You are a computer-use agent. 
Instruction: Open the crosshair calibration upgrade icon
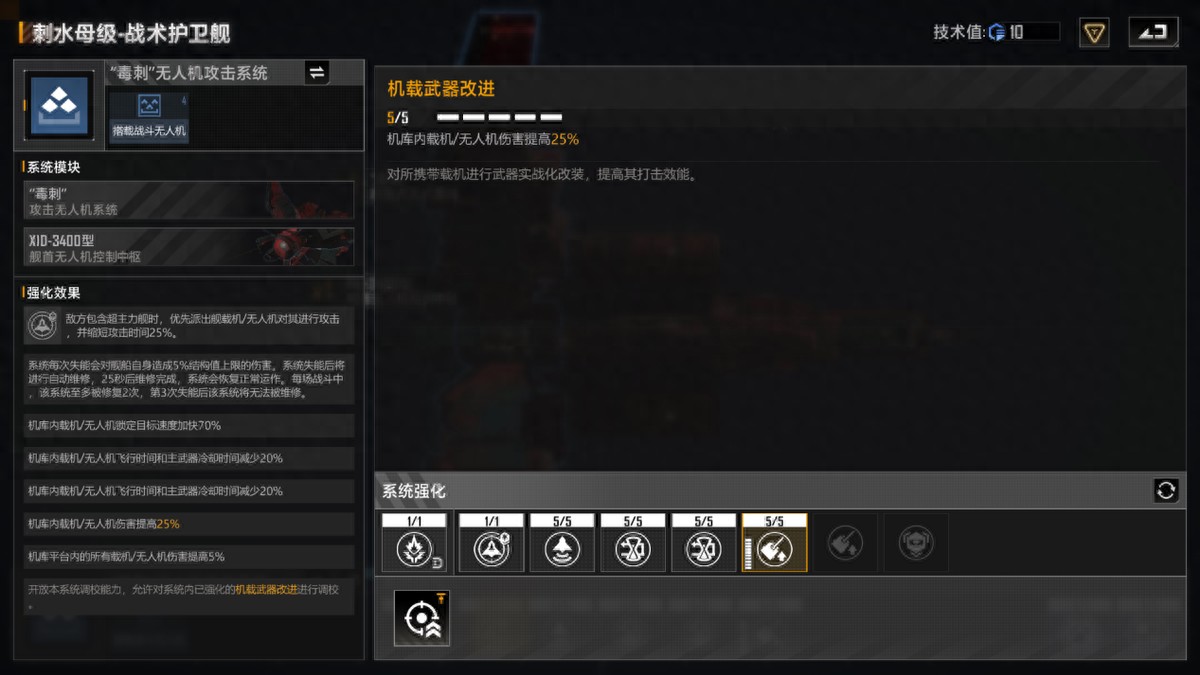click(421, 618)
